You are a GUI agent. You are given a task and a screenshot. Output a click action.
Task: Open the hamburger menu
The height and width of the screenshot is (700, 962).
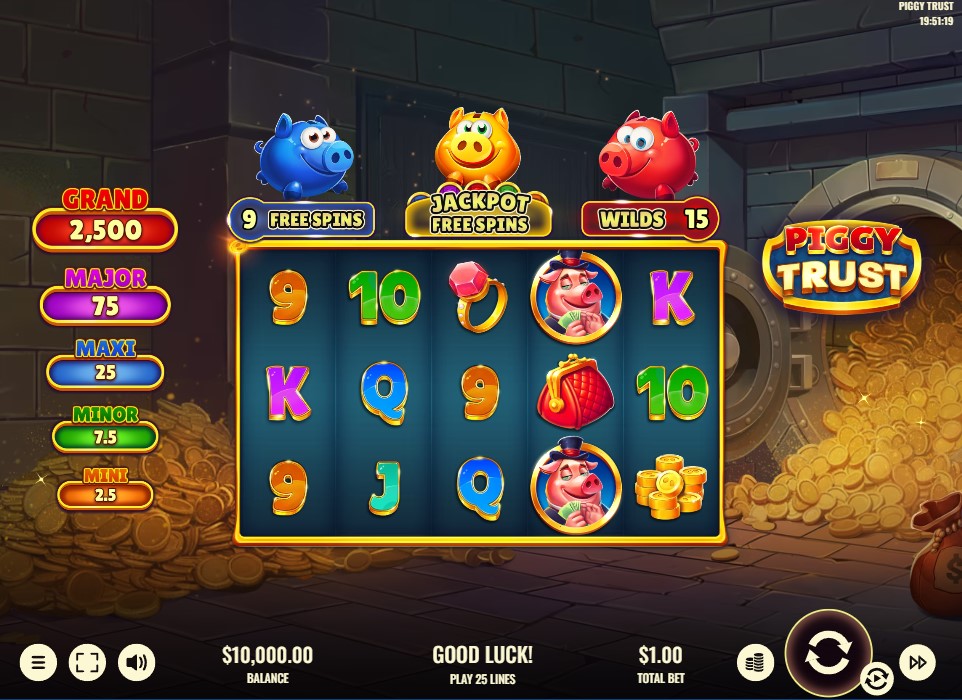point(38,662)
